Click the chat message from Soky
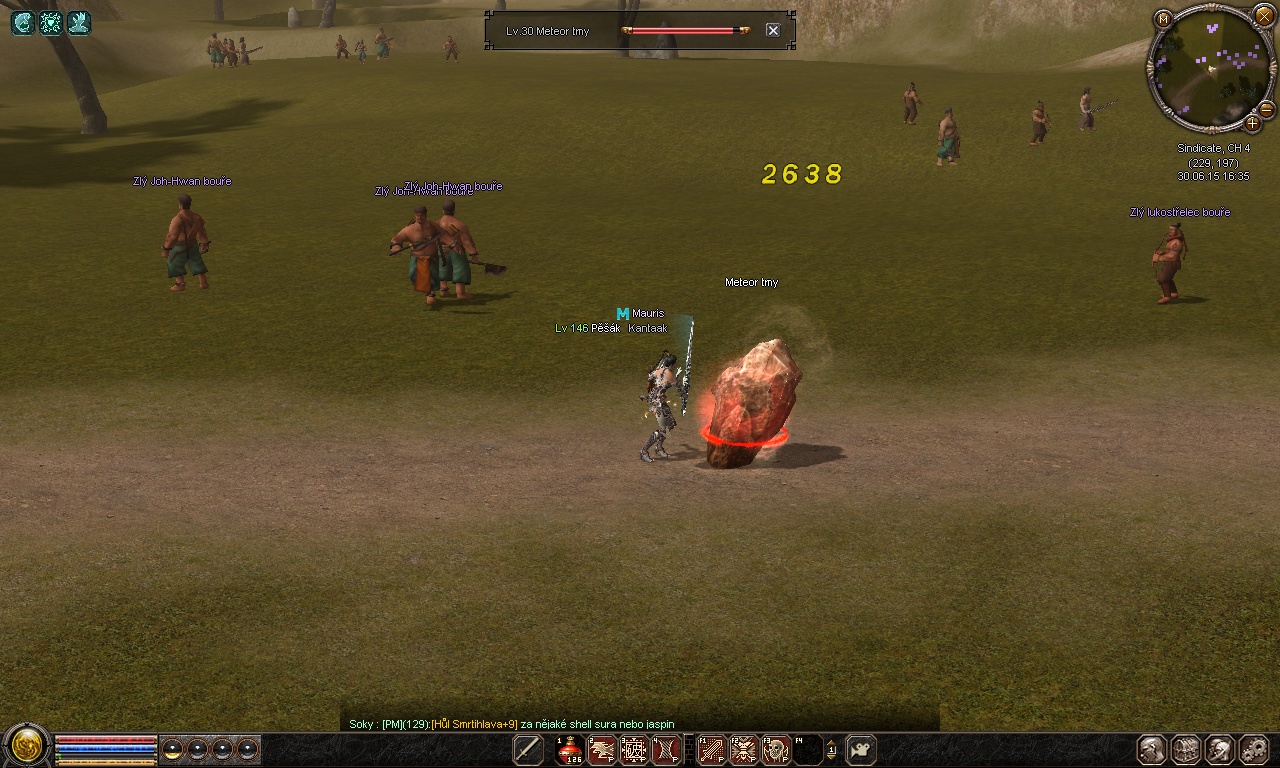1280x768 pixels. tap(511, 724)
